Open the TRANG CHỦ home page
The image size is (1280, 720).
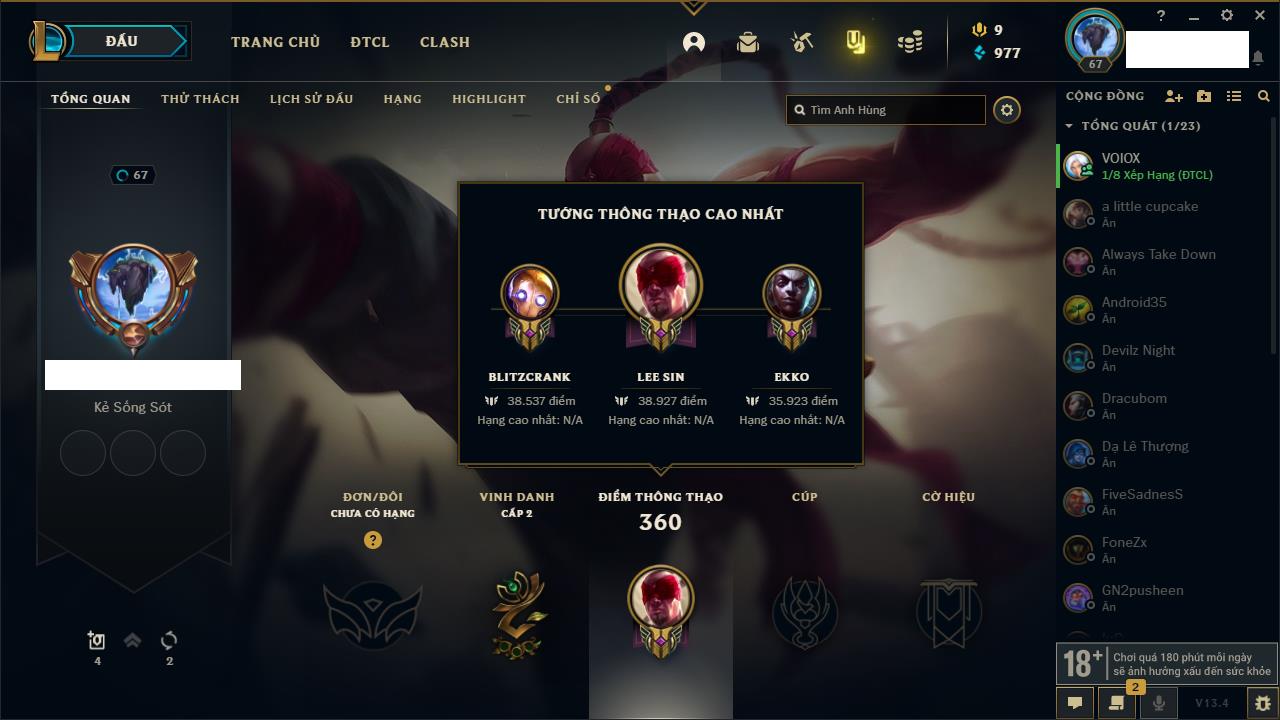pos(275,42)
